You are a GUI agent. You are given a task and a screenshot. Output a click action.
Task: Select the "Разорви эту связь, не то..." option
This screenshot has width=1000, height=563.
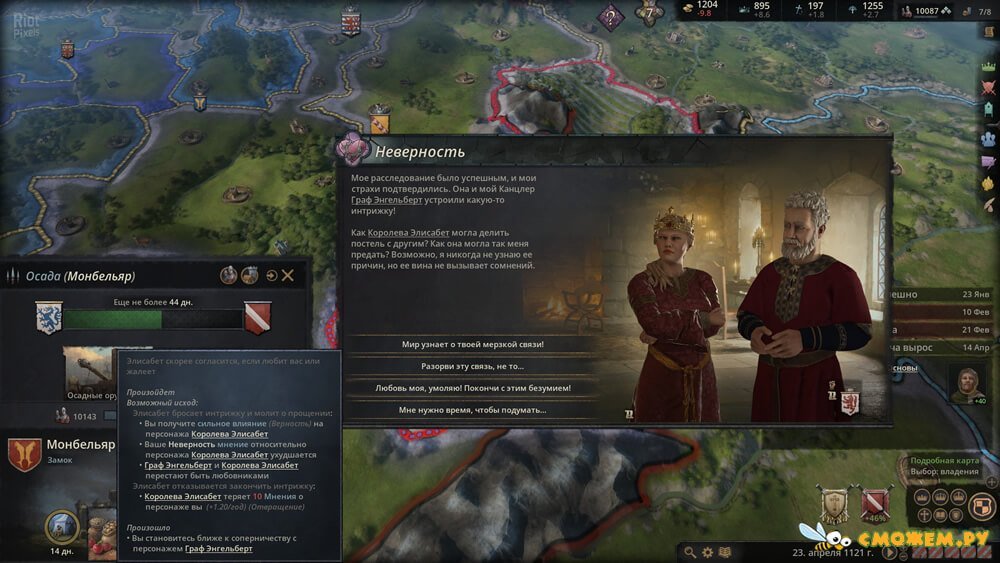point(473,366)
